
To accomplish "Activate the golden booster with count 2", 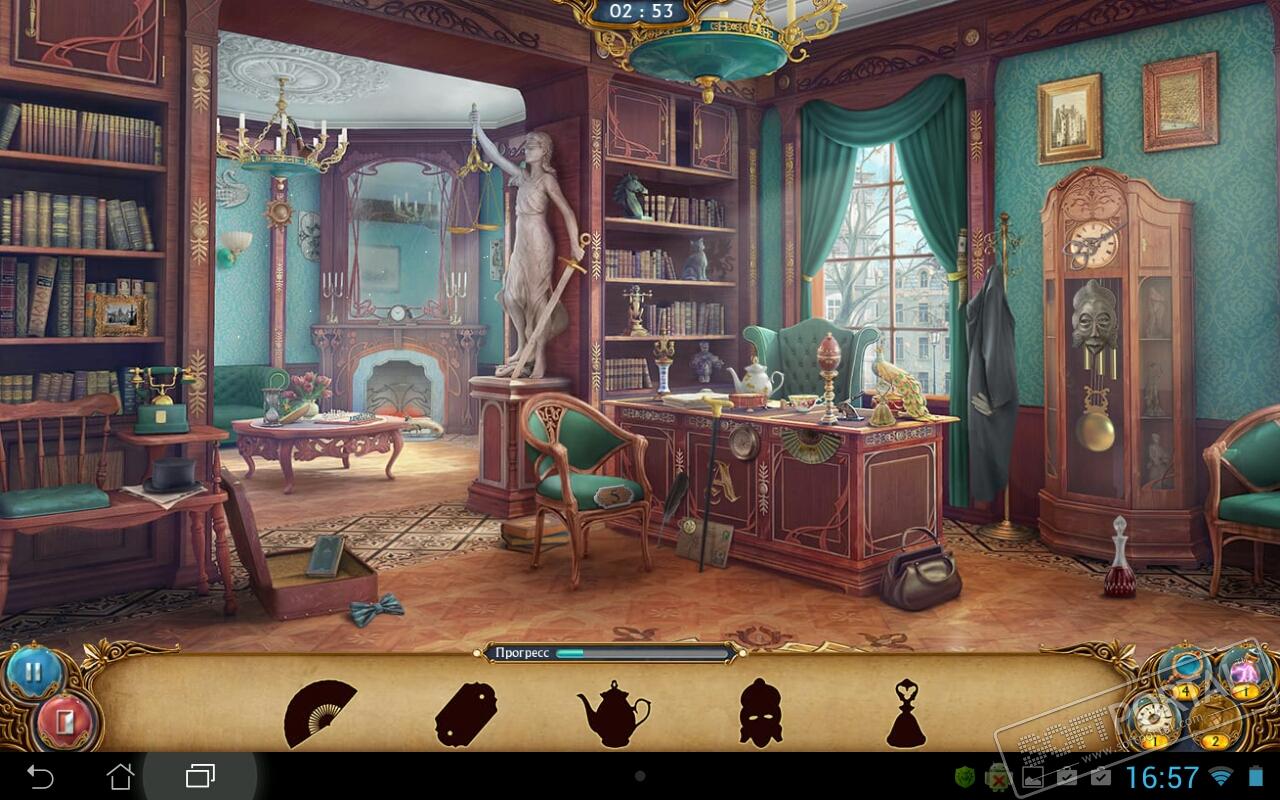I will tap(1216, 720).
